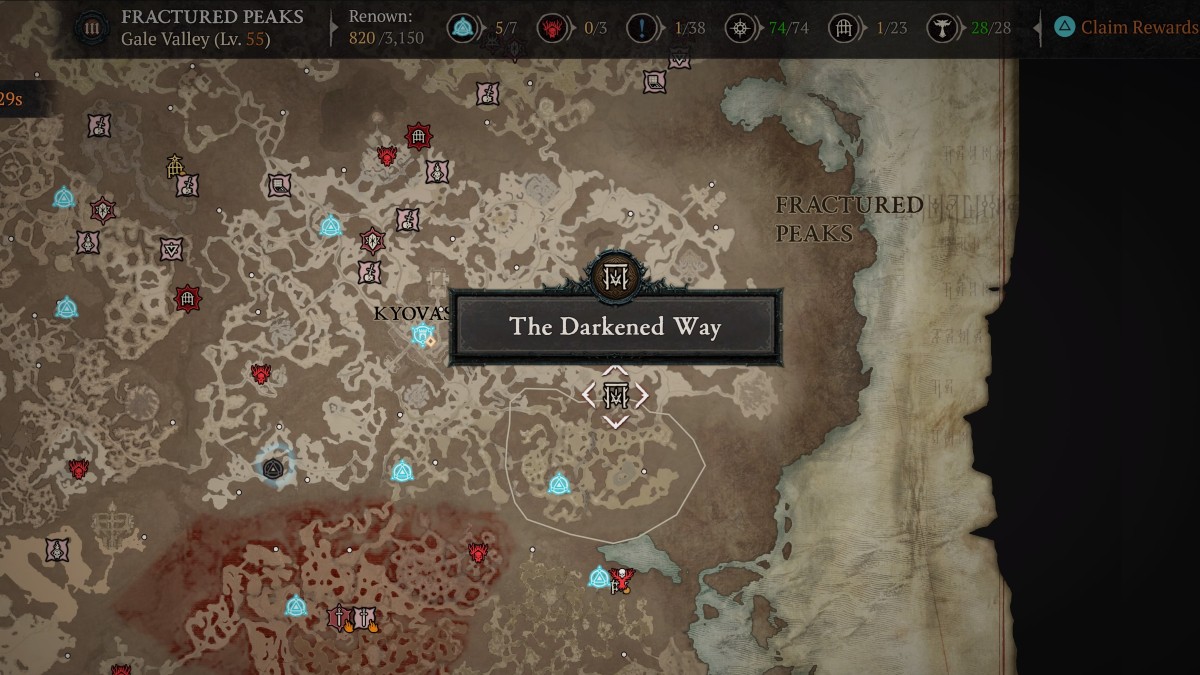Select the side quests exclamation icon
This screenshot has width=1200, height=675.
[x=641, y=28]
